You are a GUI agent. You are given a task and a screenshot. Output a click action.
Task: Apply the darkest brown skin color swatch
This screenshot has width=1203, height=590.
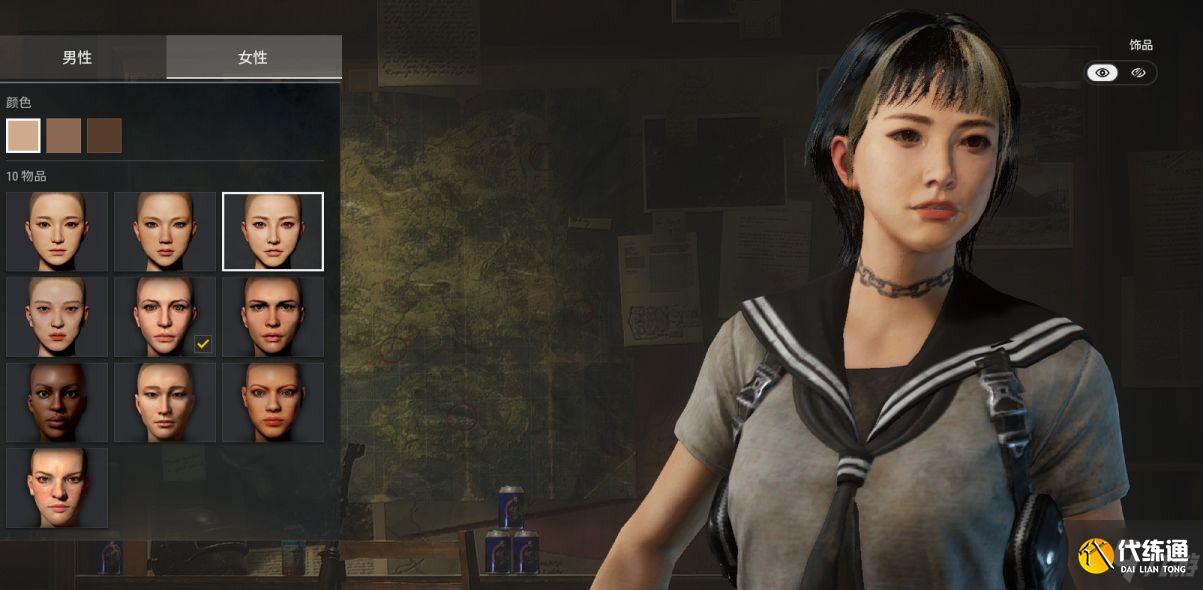click(104, 135)
